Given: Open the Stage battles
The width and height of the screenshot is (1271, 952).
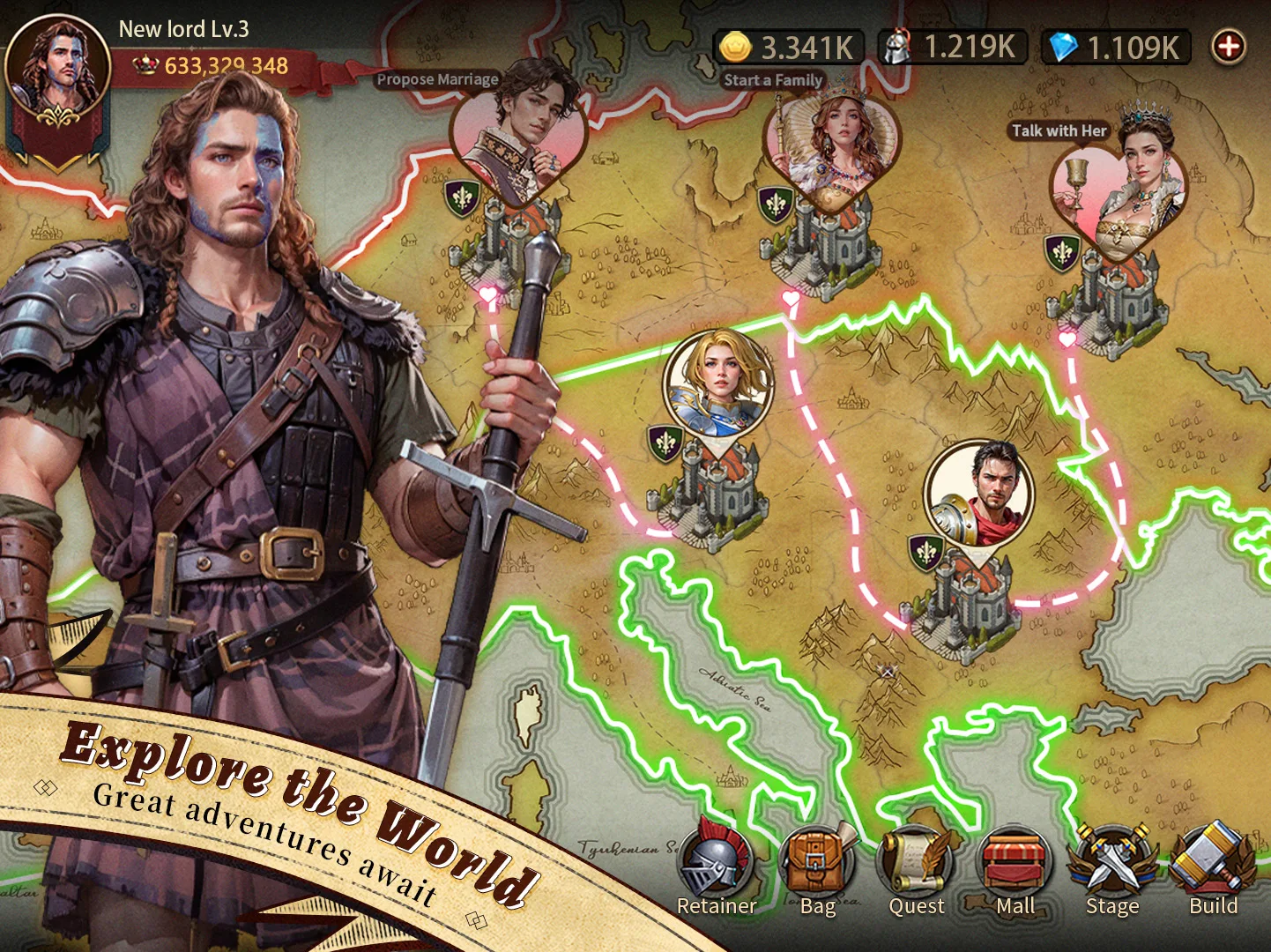Looking at the screenshot, I should coord(1112,864).
